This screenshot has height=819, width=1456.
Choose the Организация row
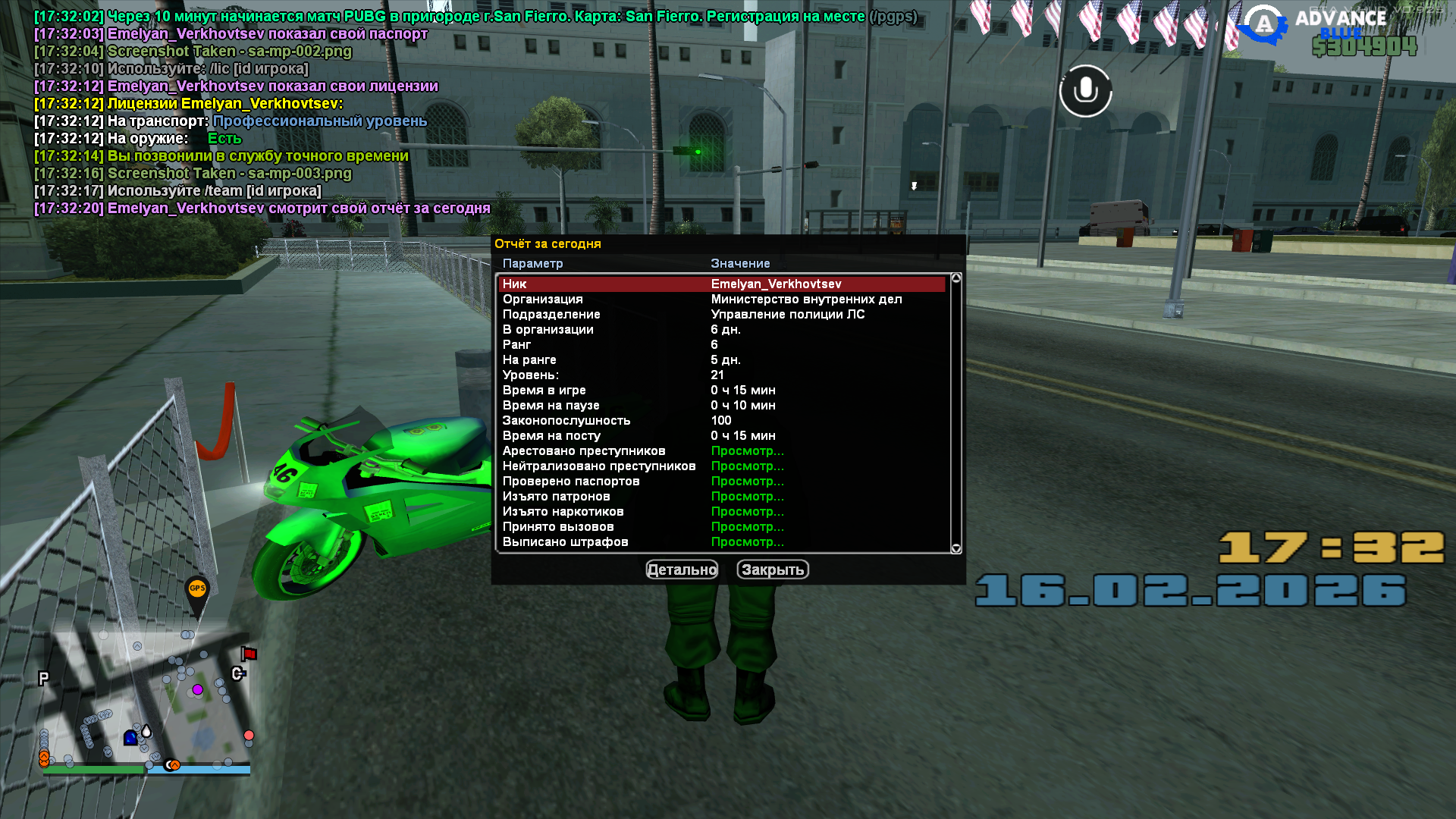coord(720,299)
